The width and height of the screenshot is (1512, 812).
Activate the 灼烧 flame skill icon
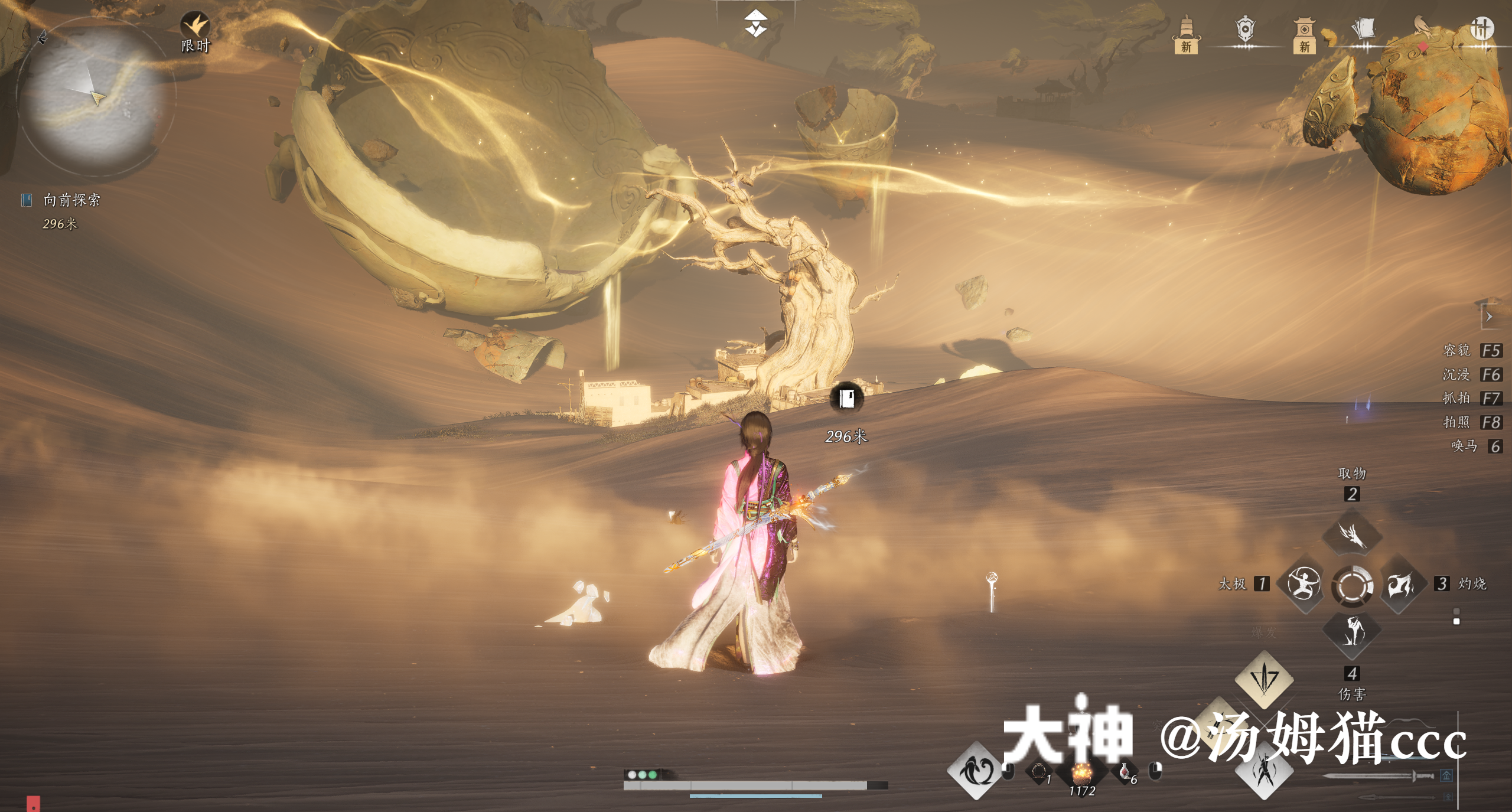click(x=1400, y=585)
